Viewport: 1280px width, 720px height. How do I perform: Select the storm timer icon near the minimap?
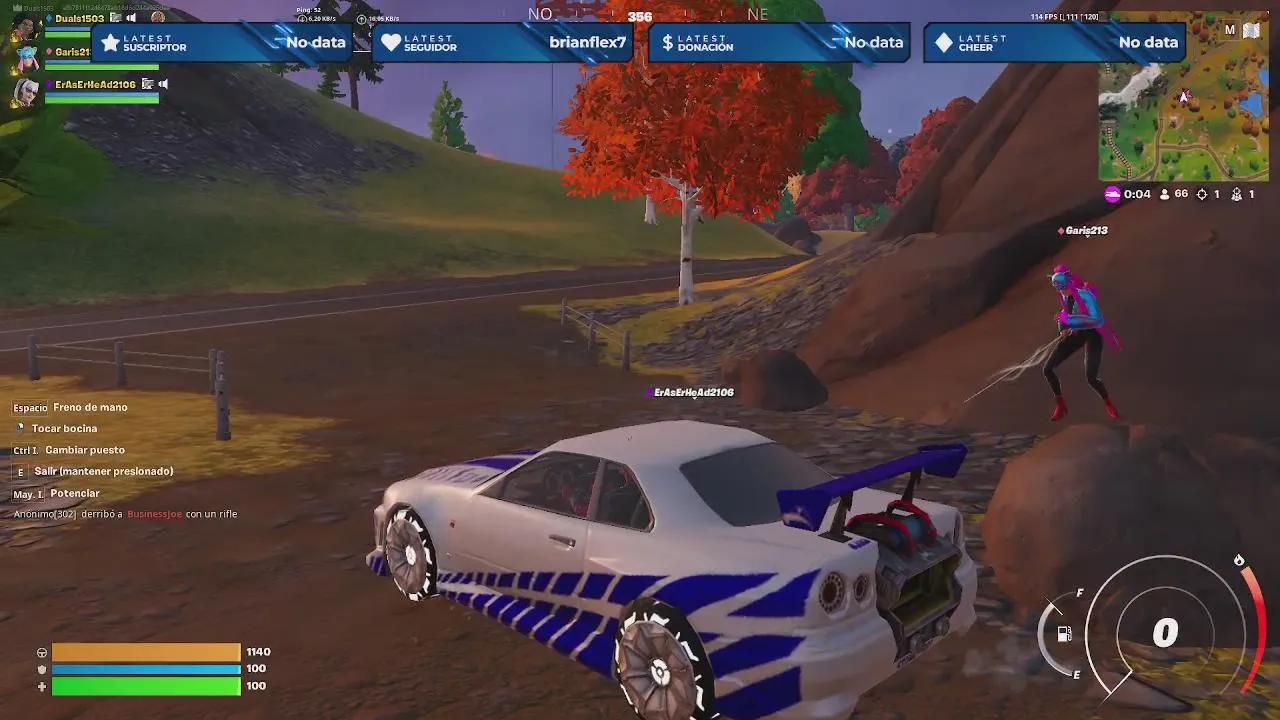pos(1110,194)
